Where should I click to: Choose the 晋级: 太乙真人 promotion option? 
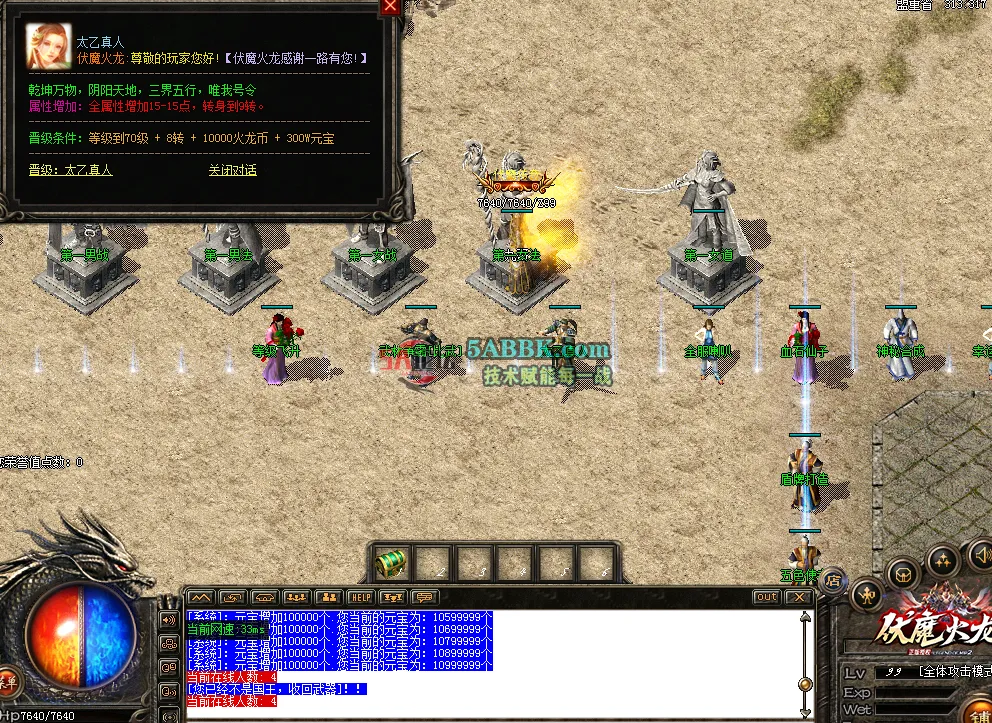70,170
